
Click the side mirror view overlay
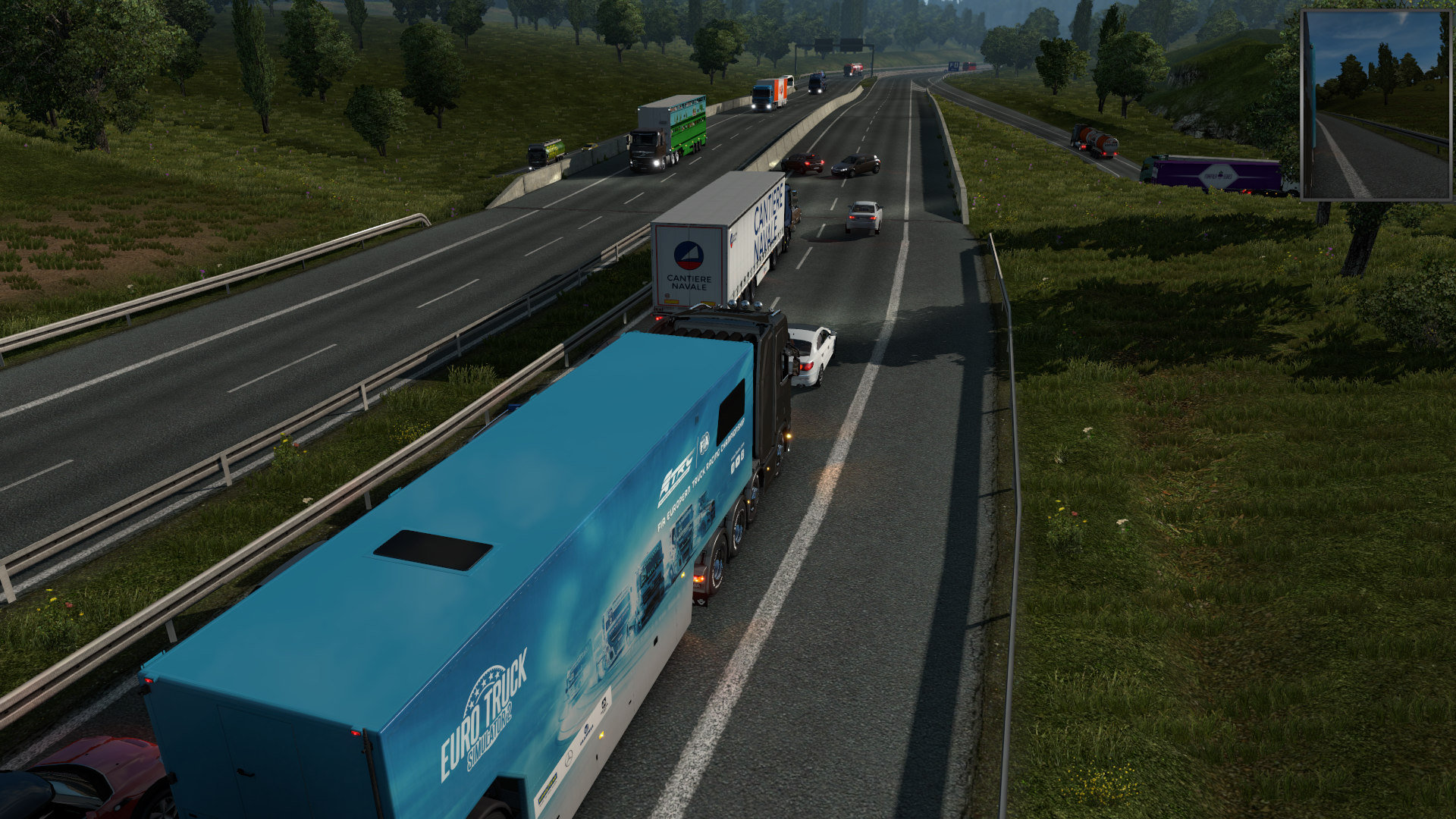(1376, 105)
